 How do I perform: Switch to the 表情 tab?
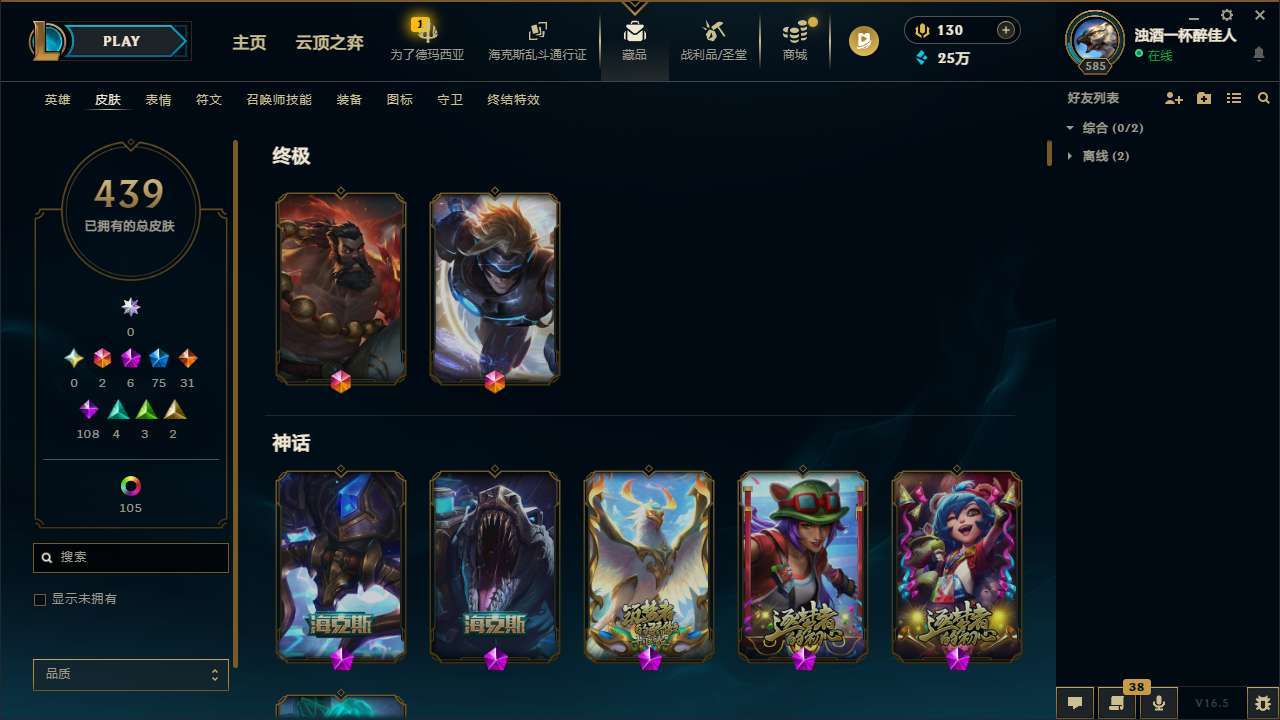pos(158,99)
